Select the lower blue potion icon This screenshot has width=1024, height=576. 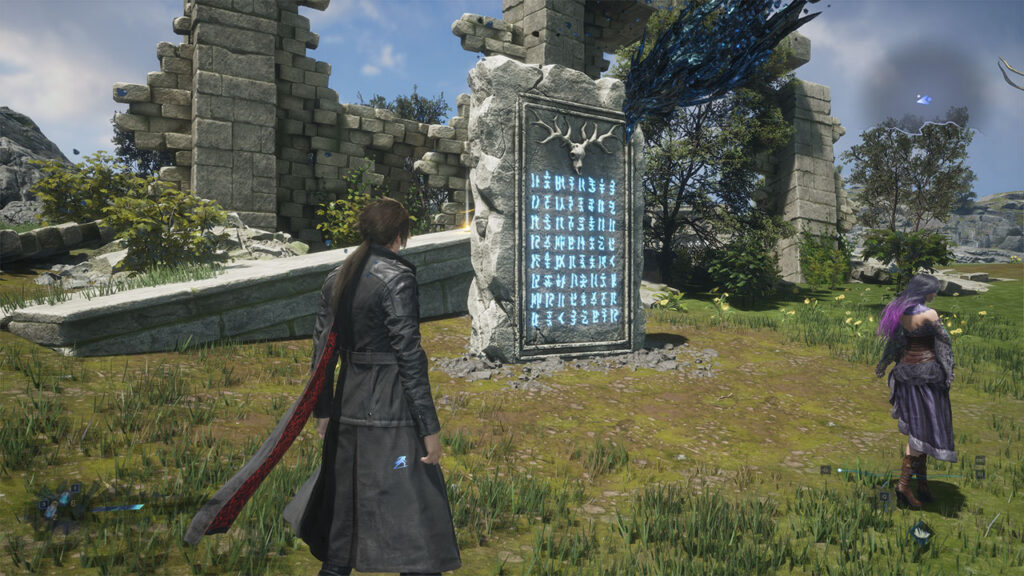coord(51,510)
